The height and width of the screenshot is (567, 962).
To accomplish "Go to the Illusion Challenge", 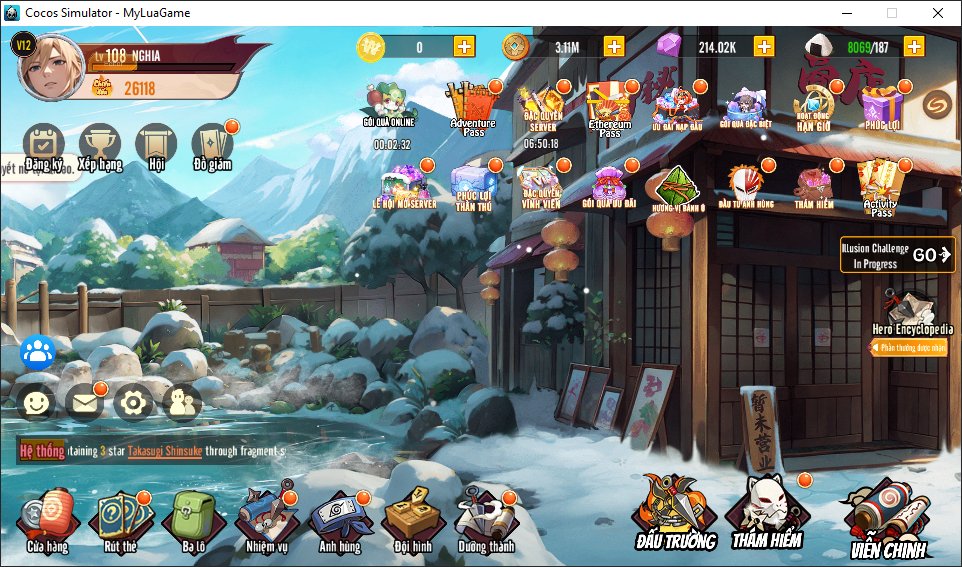I will click(x=897, y=255).
